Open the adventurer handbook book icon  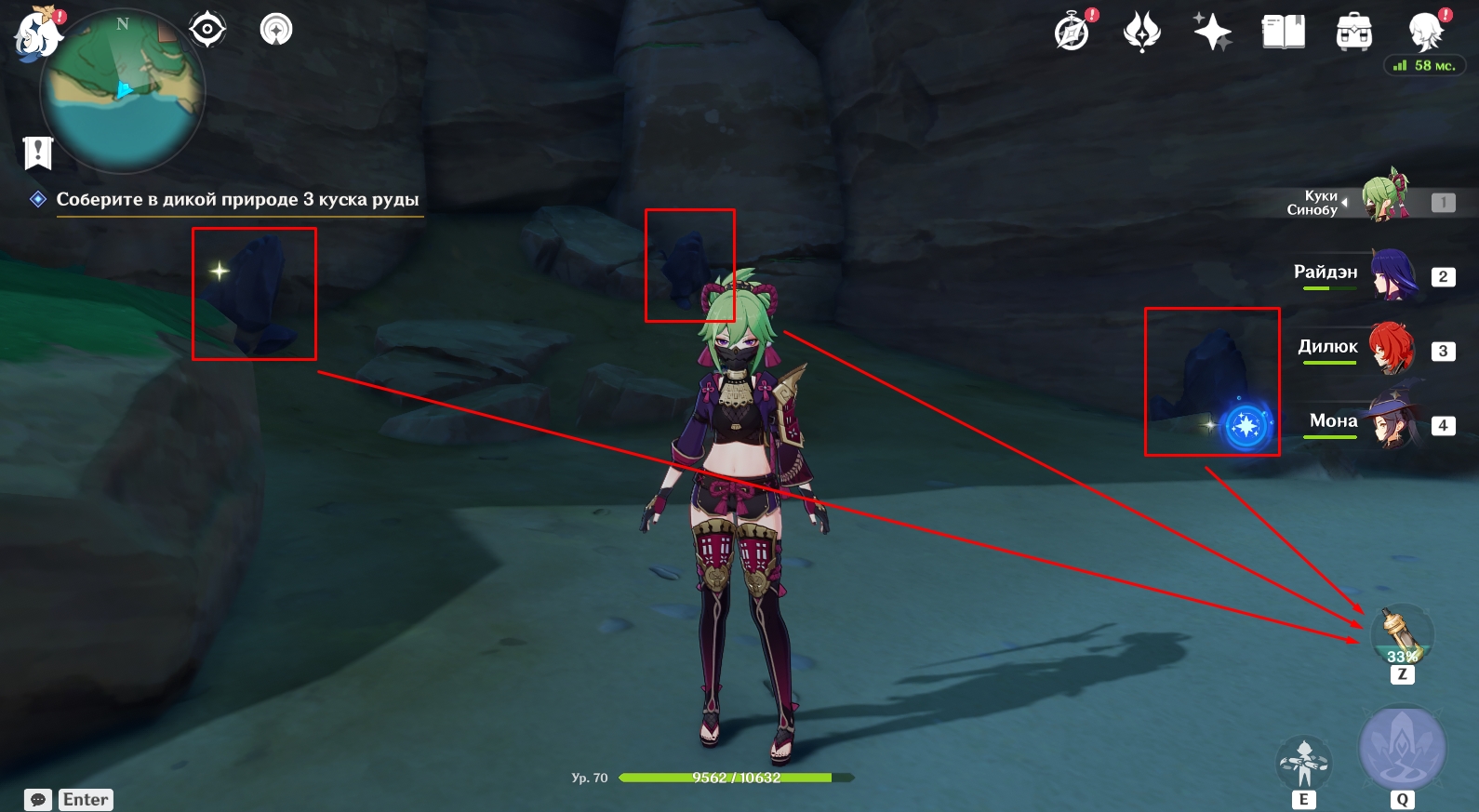1284,33
